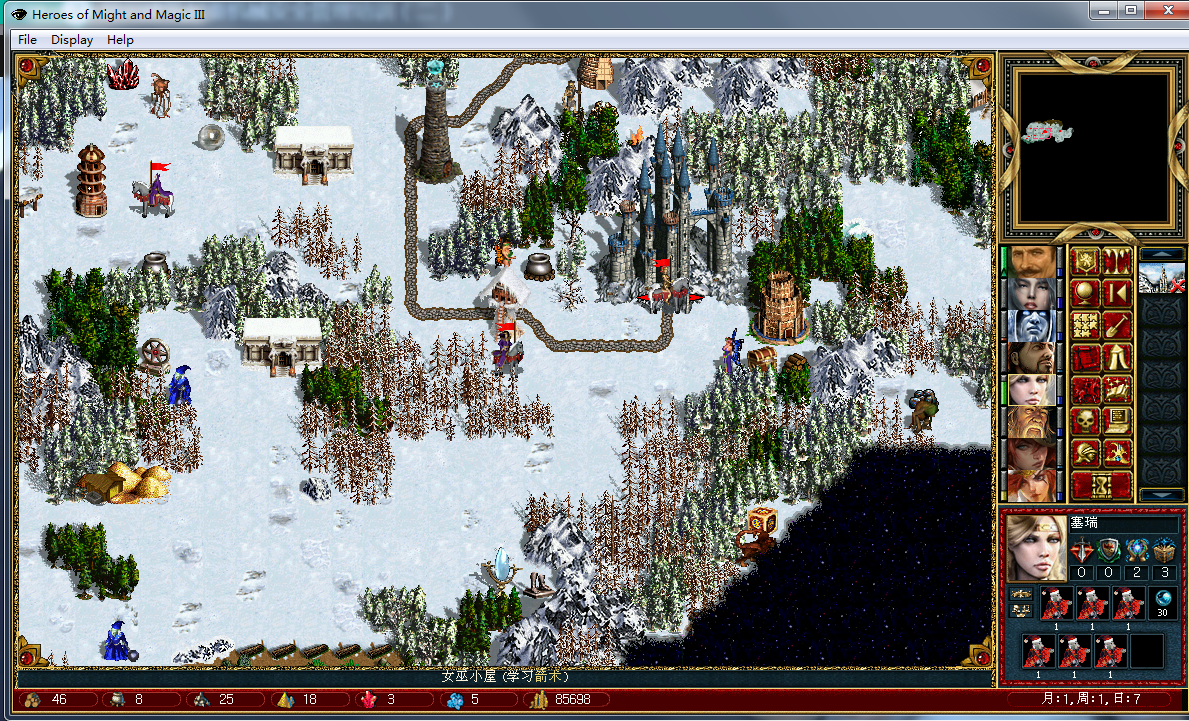This screenshot has height=721, width=1189.
Task: Open the File menu
Action: click(27, 40)
